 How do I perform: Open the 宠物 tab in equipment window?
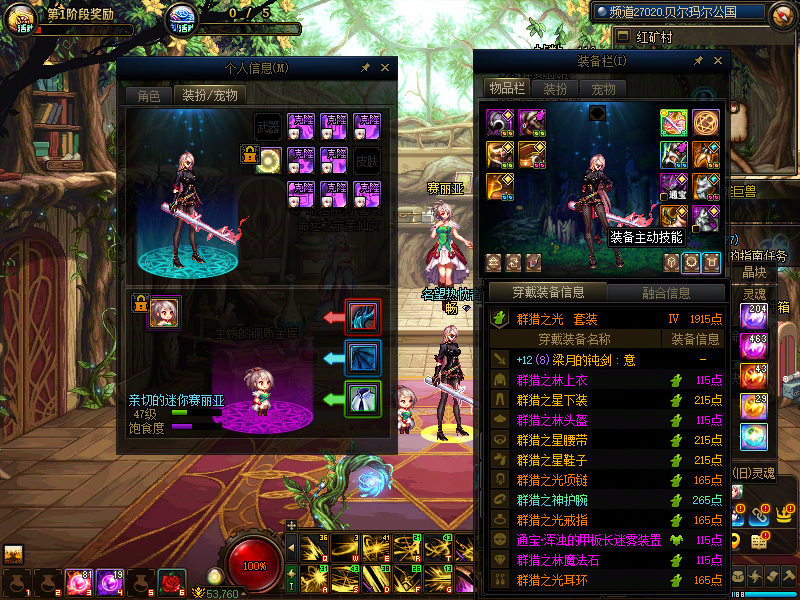pyautogui.click(x=604, y=88)
